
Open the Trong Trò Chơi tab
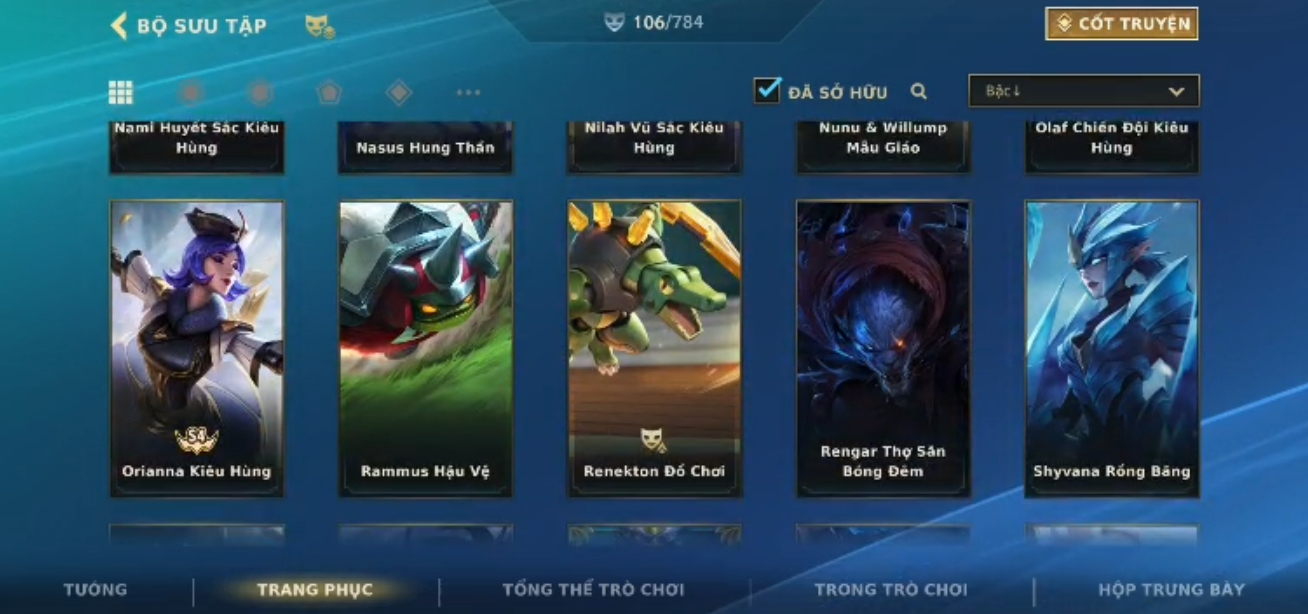tap(890, 590)
